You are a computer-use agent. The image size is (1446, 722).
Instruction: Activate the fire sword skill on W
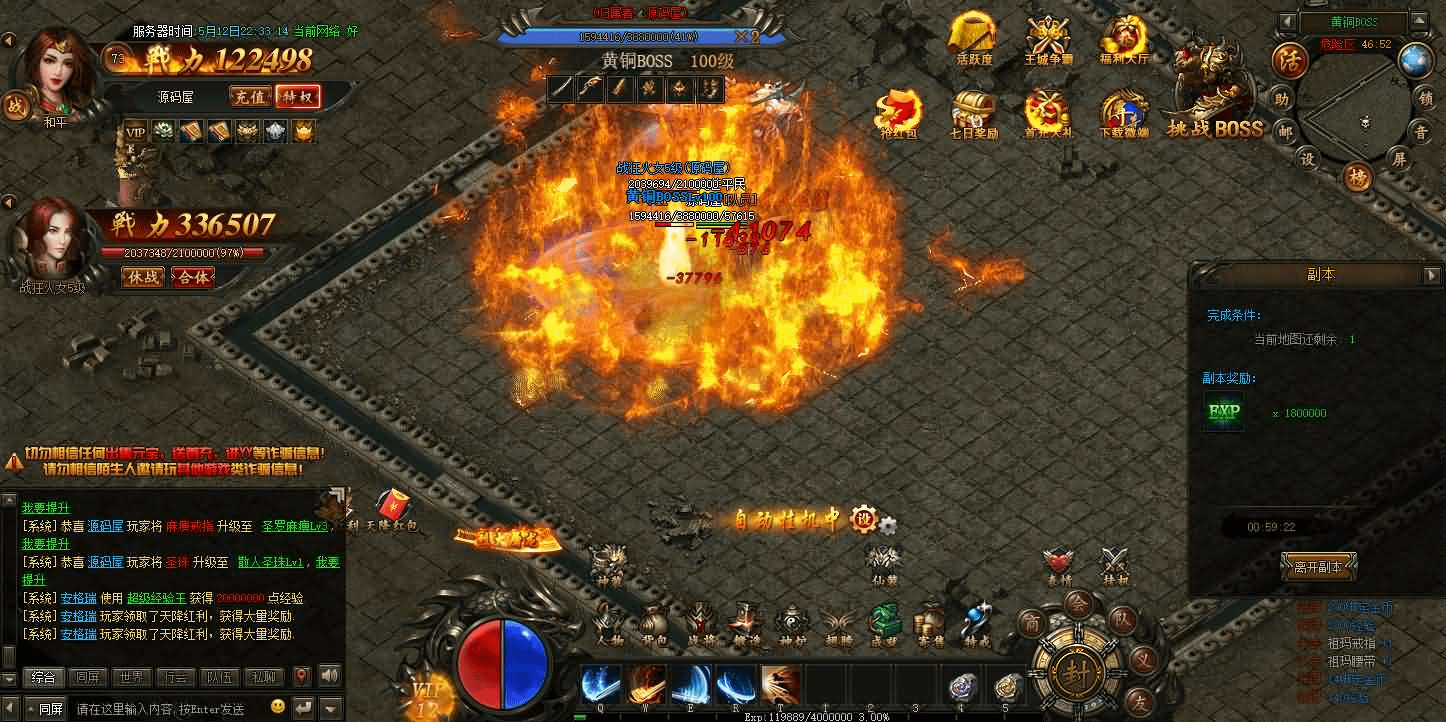point(647,685)
